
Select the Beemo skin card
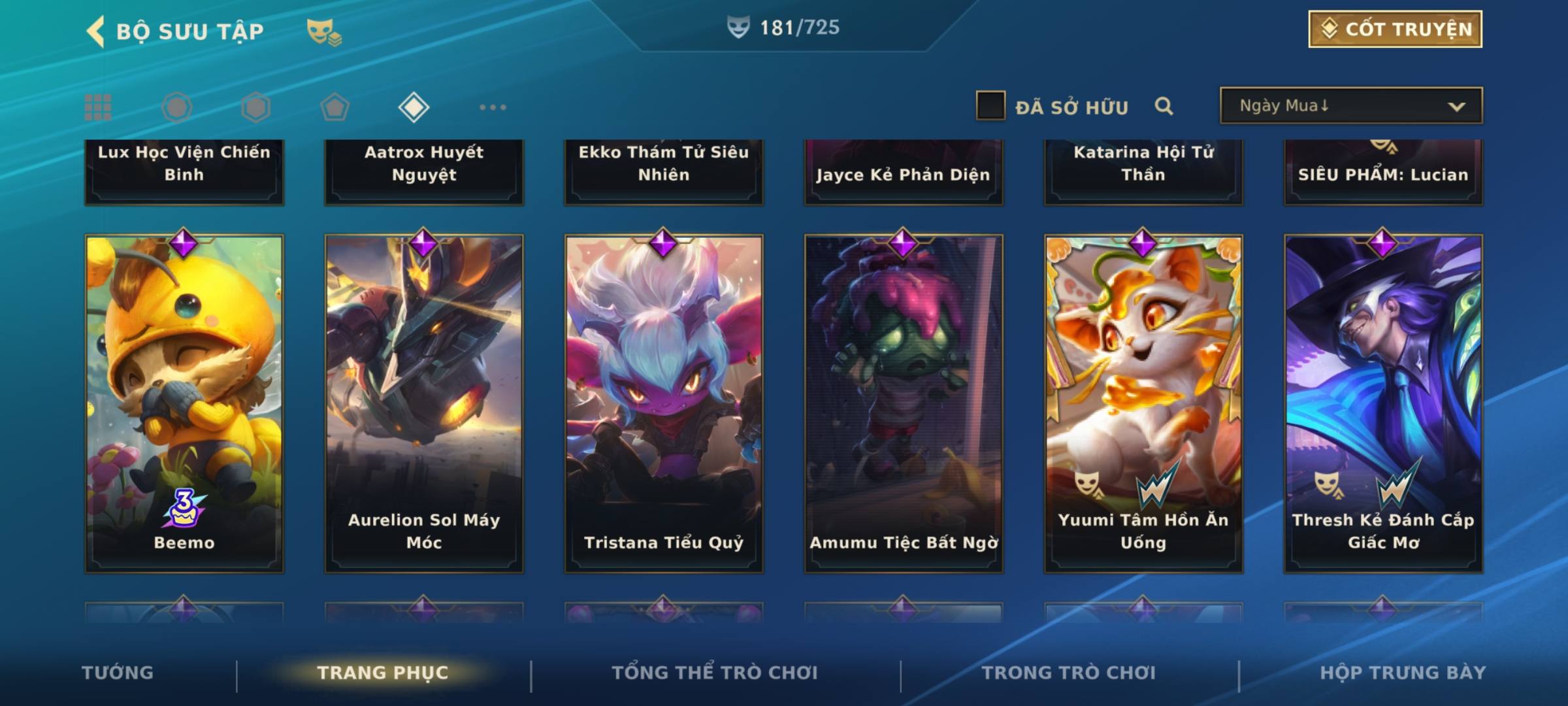pyautogui.click(x=184, y=403)
